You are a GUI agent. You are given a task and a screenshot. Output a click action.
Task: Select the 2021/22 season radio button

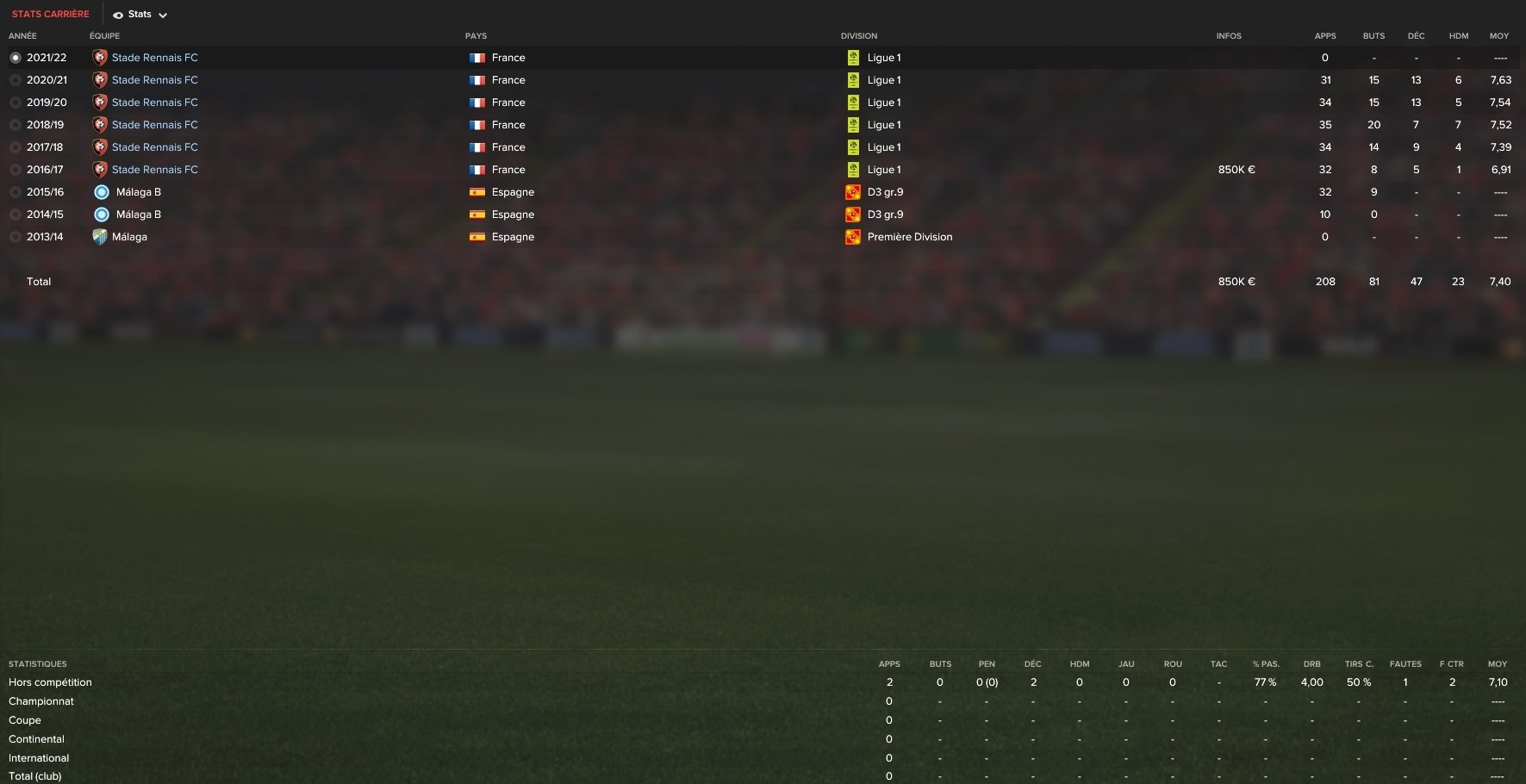pos(16,58)
